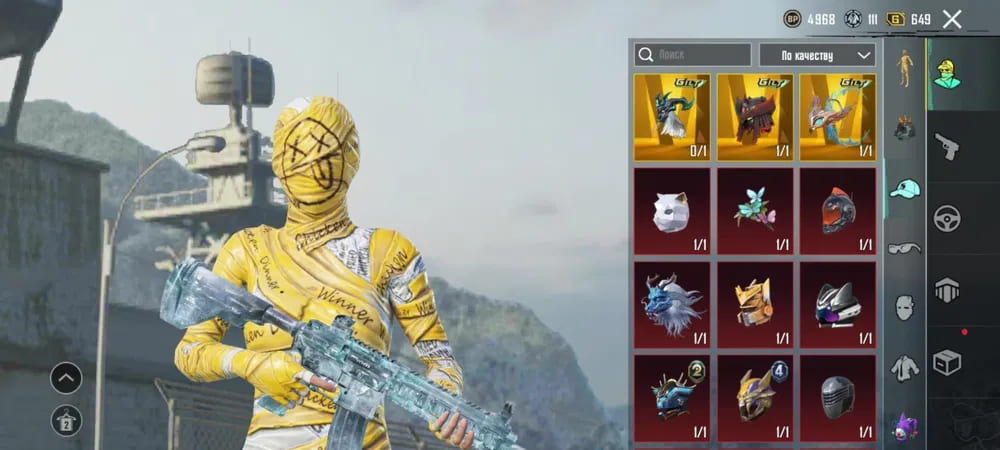Close the inventory screen with the X
The width and height of the screenshot is (1000, 450).
[x=952, y=19]
